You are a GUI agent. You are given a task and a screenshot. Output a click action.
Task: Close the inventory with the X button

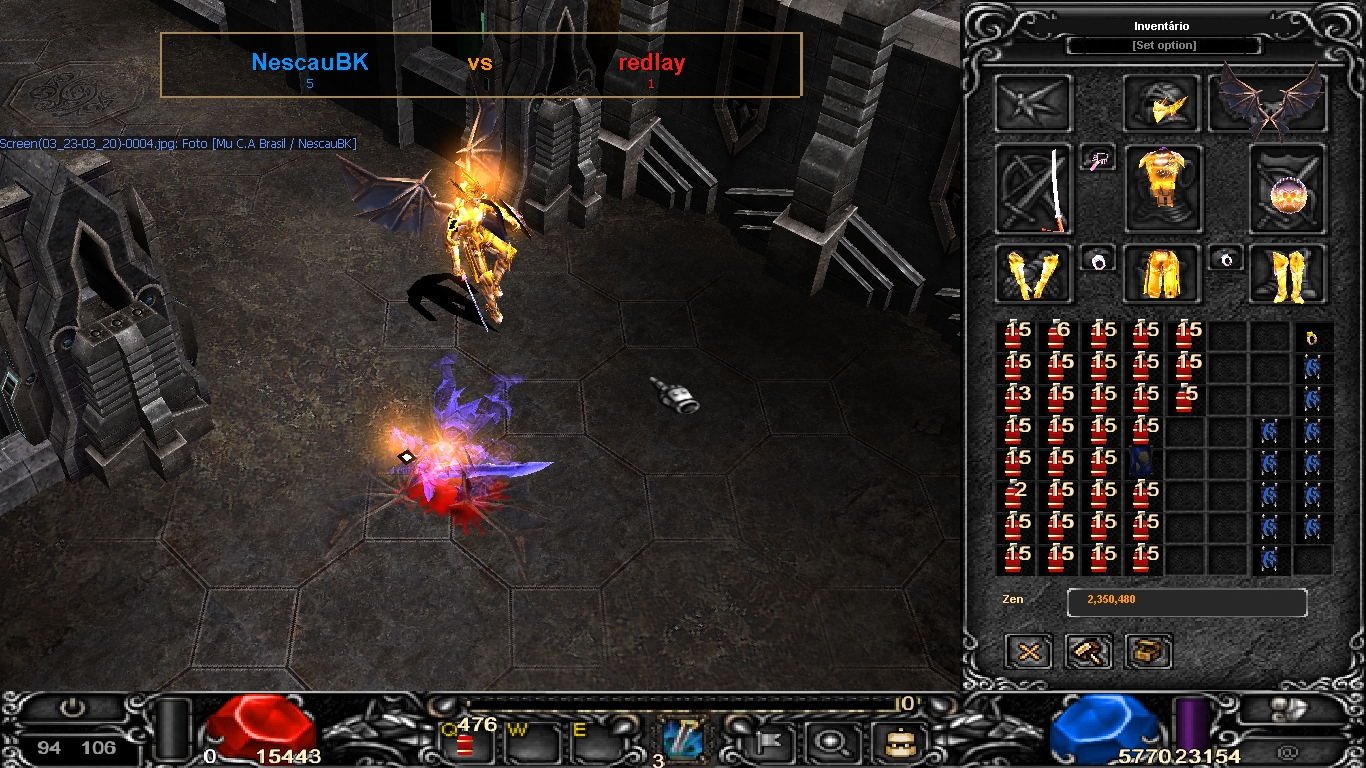click(x=1029, y=652)
